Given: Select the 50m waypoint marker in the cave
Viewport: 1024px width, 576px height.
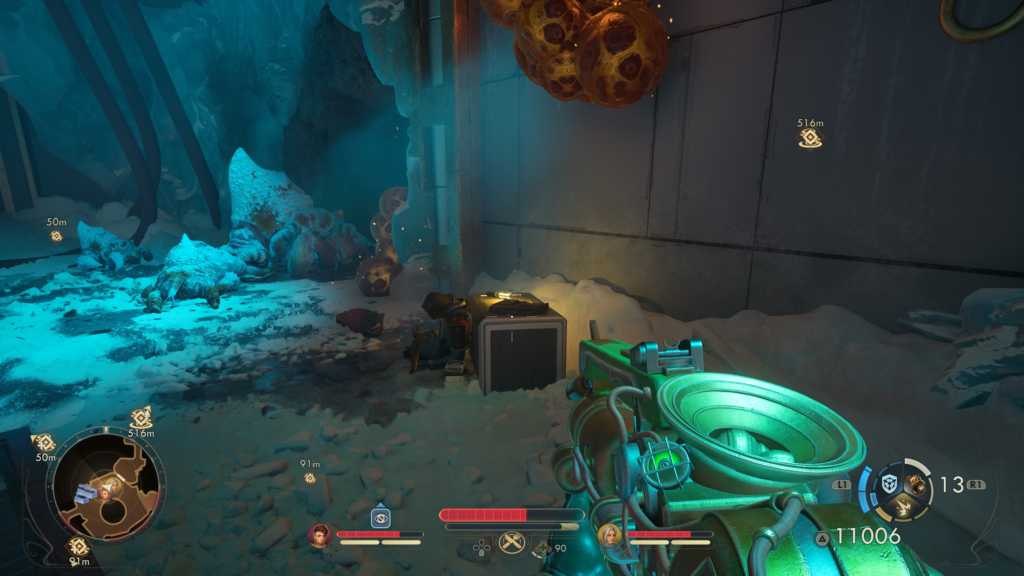Looking at the screenshot, I should (56, 236).
